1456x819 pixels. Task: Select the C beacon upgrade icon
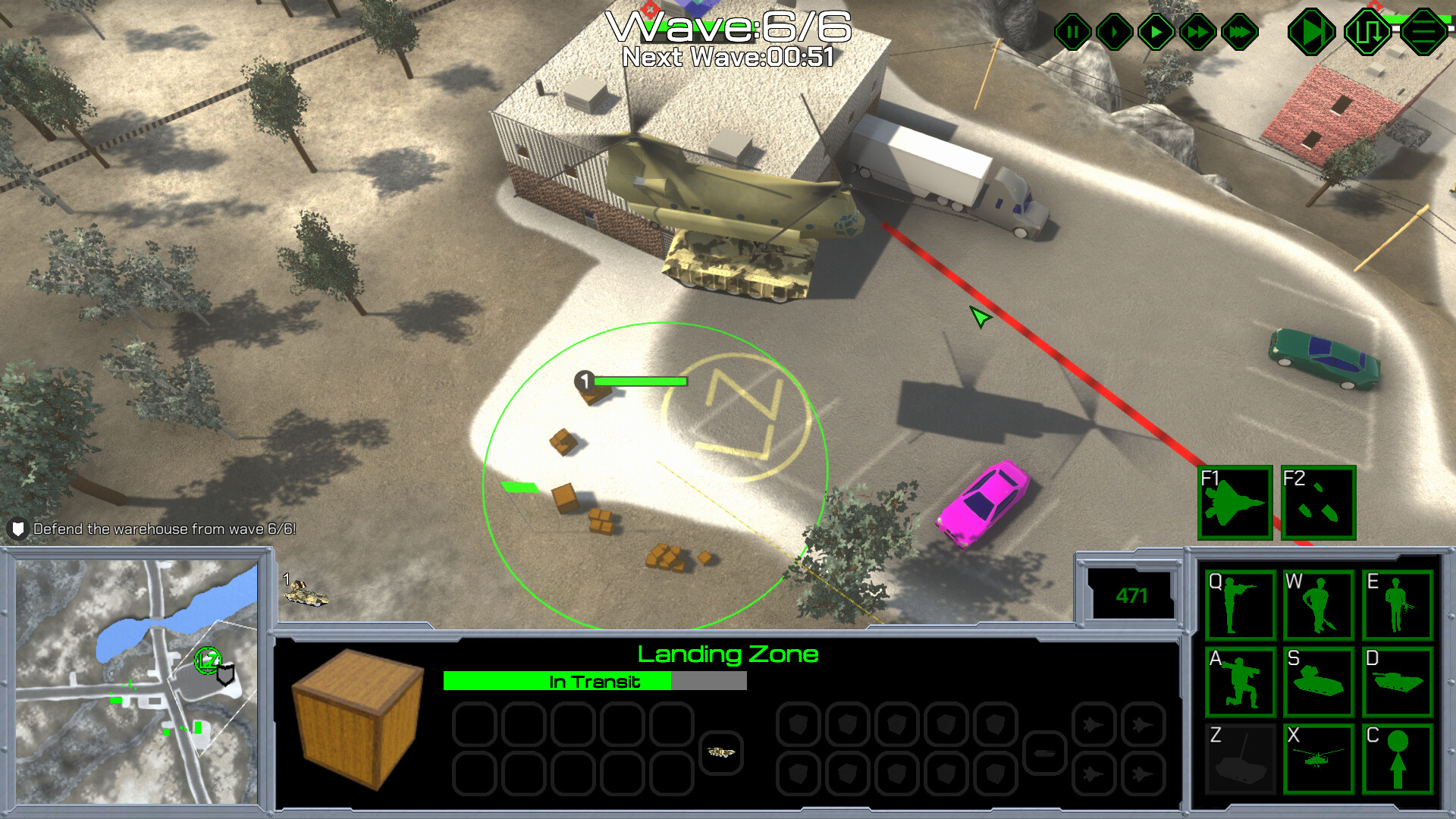pyautogui.click(x=1398, y=758)
